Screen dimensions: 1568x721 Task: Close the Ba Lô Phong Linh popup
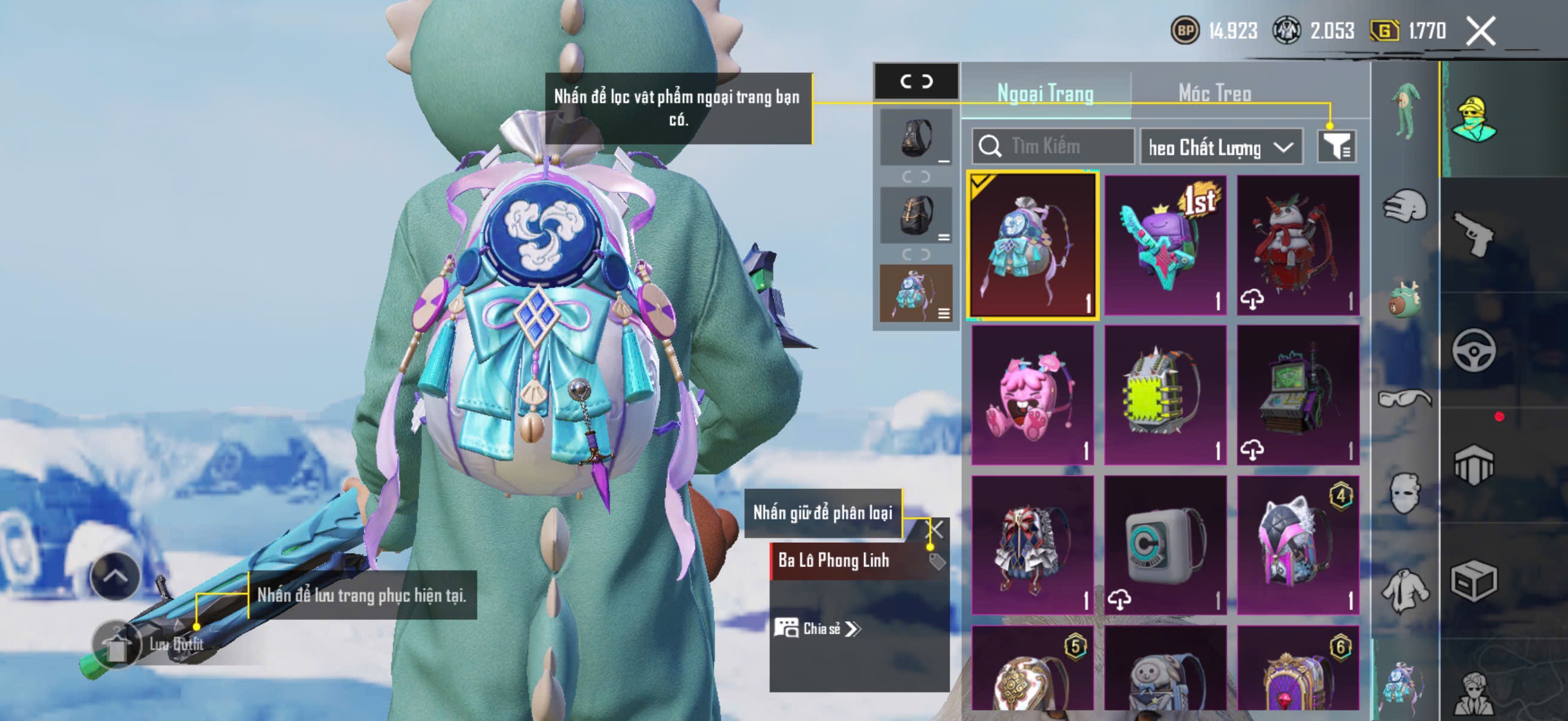[934, 529]
